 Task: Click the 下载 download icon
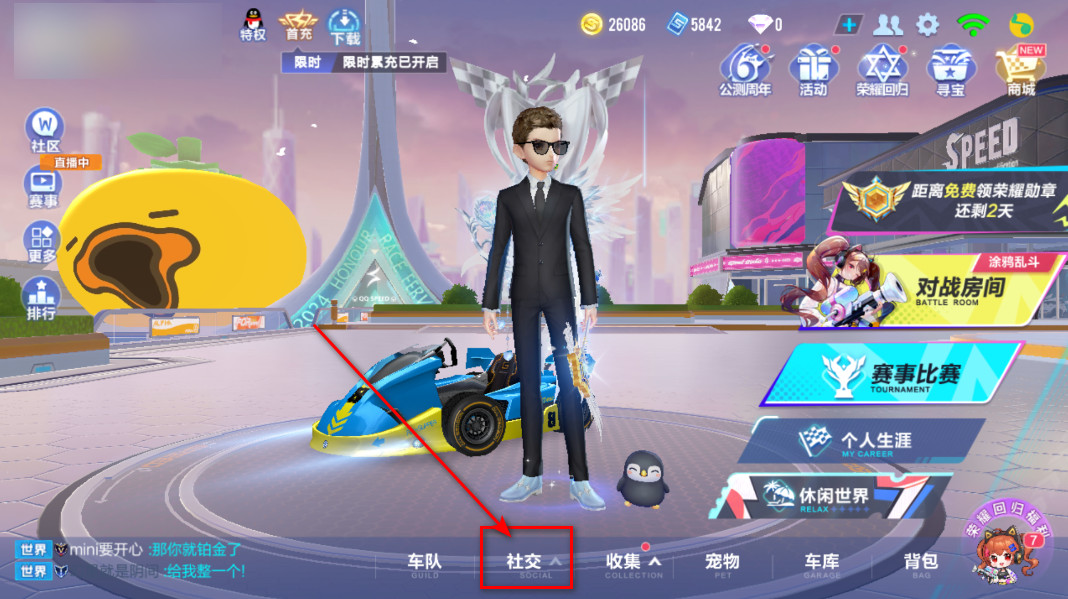click(x=345, y=25)
